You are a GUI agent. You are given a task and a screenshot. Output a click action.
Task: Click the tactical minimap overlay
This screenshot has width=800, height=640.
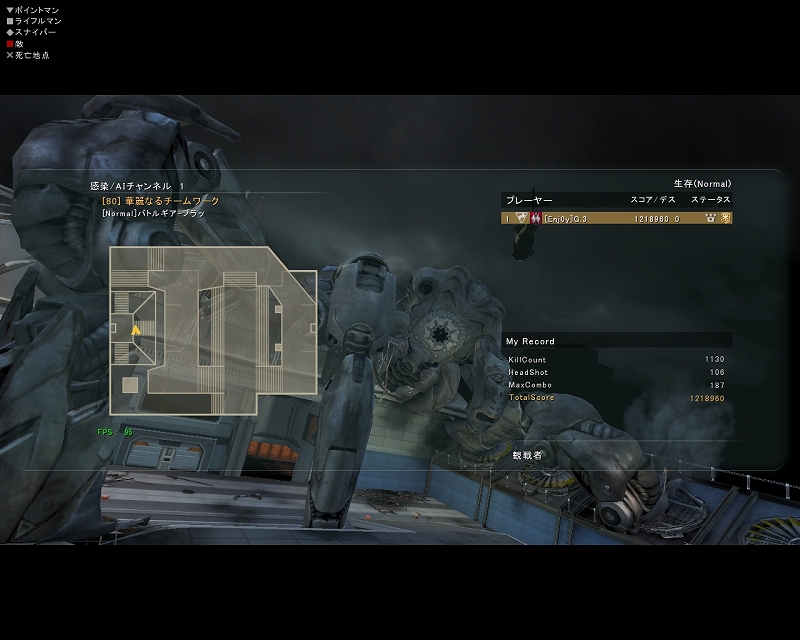(213, 330)
